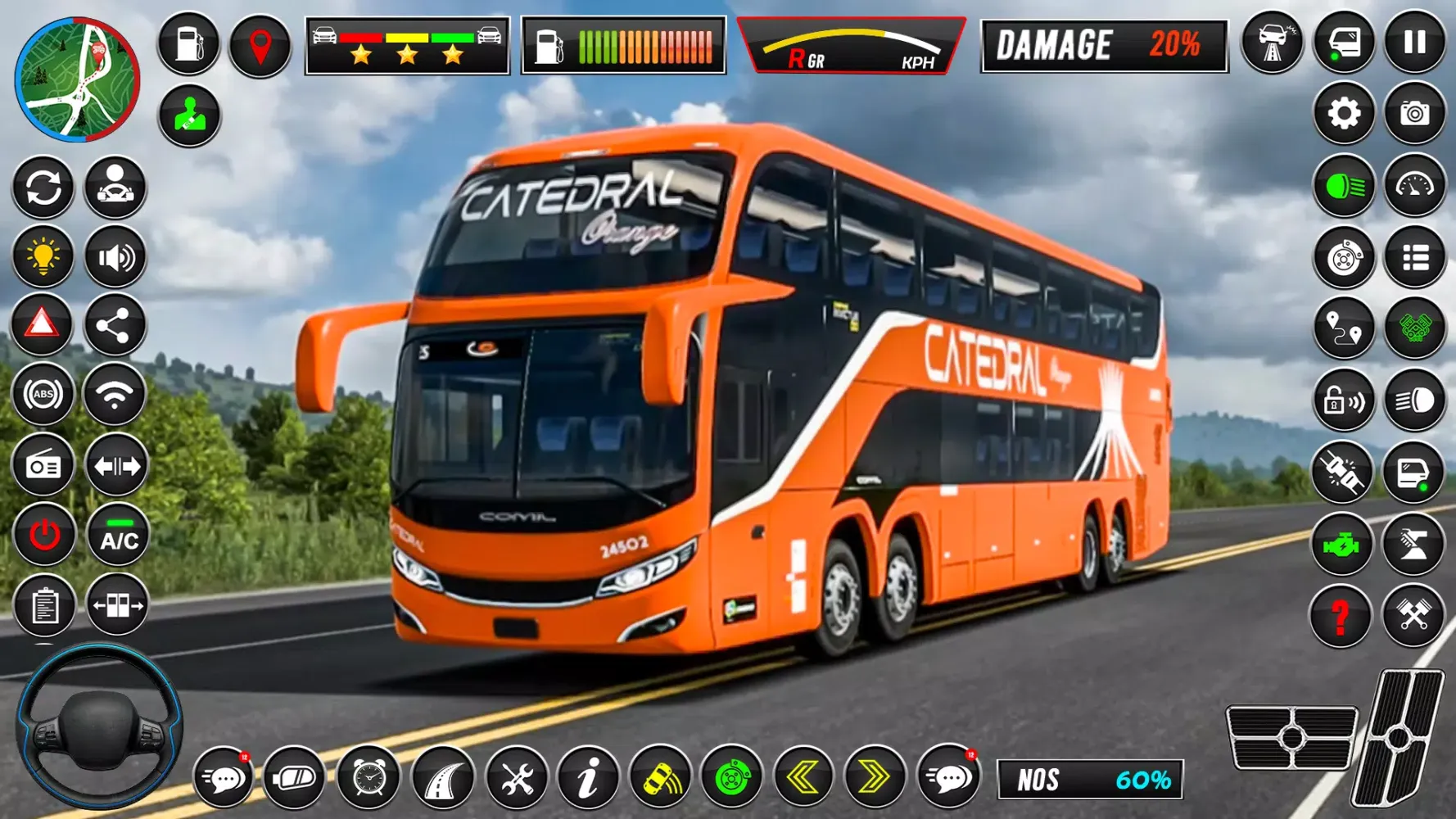Toggle the A/C button

119,536
